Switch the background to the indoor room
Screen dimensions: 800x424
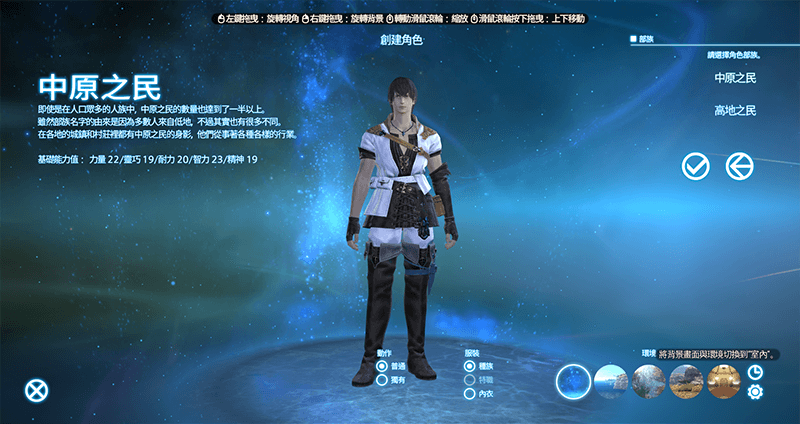[x=723, y=381]
